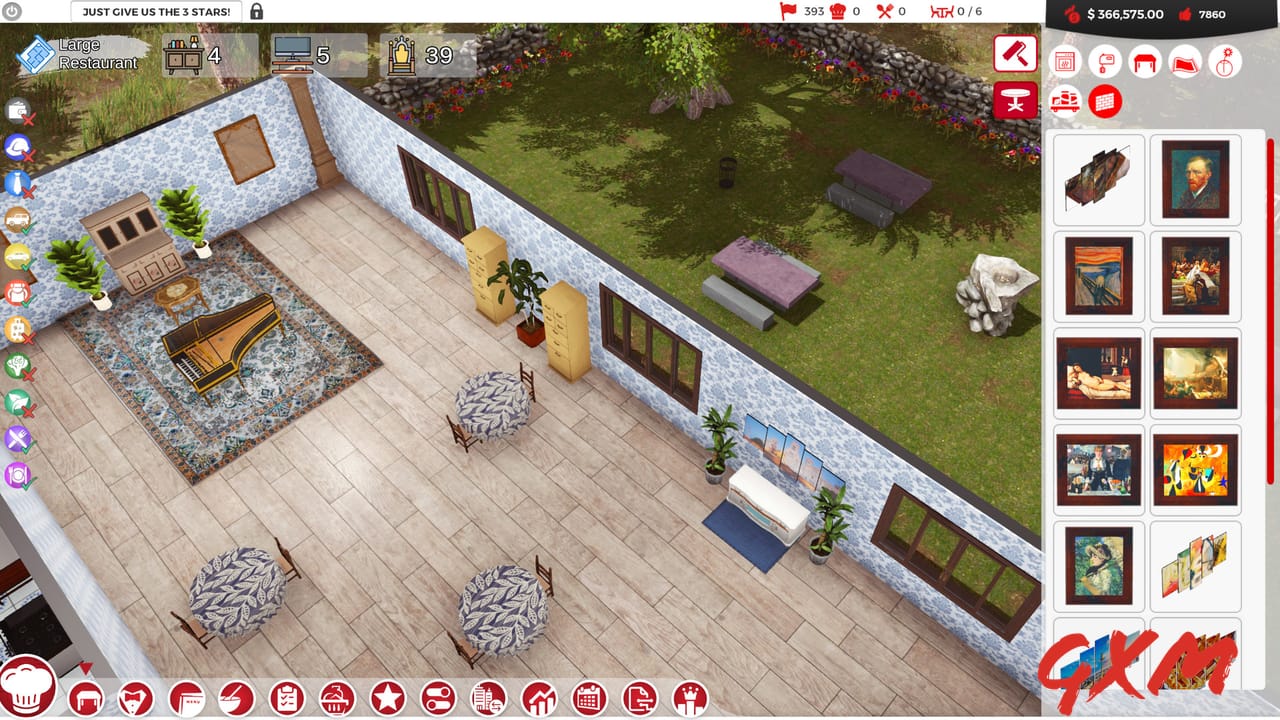Image resolution: width=1280 pixels, height=720 pixels.
Task: Select the lighting category icon
Action: pos(1224,62)
